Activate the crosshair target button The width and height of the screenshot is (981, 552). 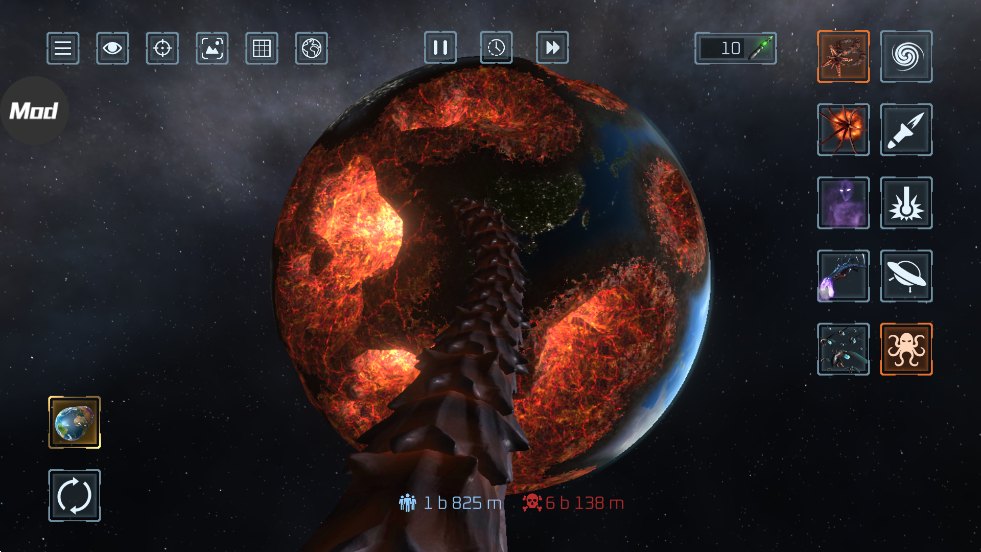pos(162,48)
